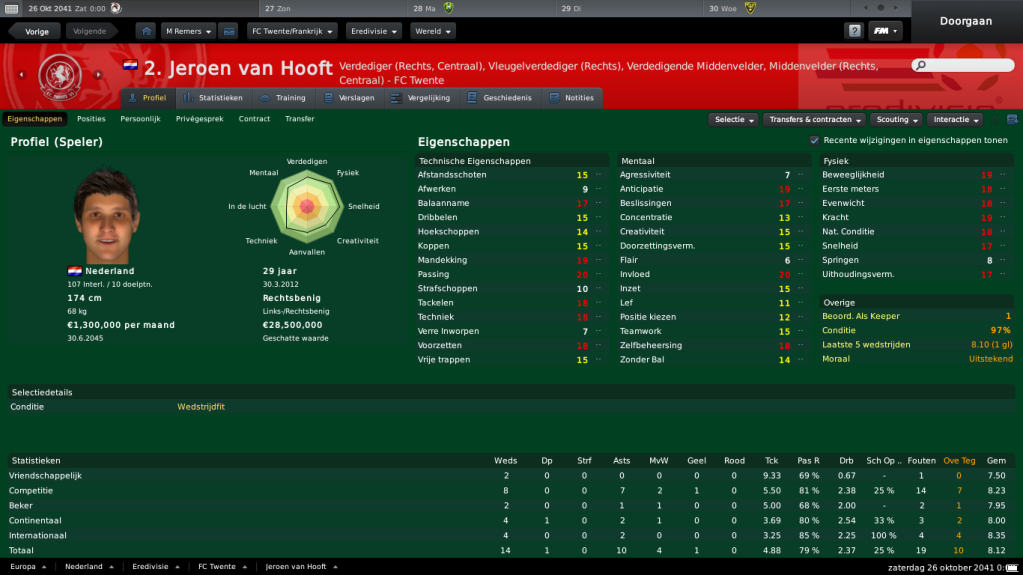
Task: Open Transfers & contracten dropdown
Action: [816, 120]
